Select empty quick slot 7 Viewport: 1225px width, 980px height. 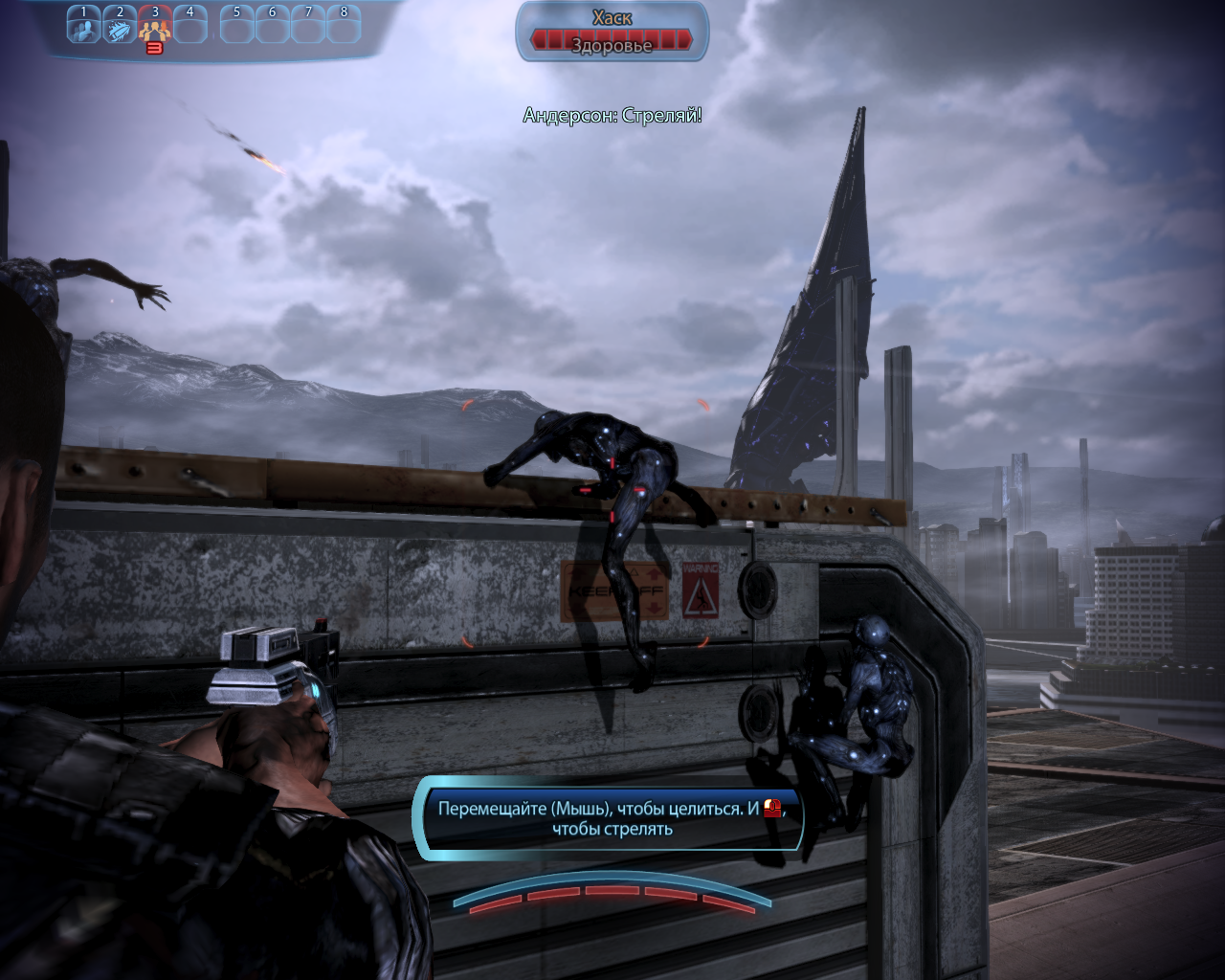point(308,26)
